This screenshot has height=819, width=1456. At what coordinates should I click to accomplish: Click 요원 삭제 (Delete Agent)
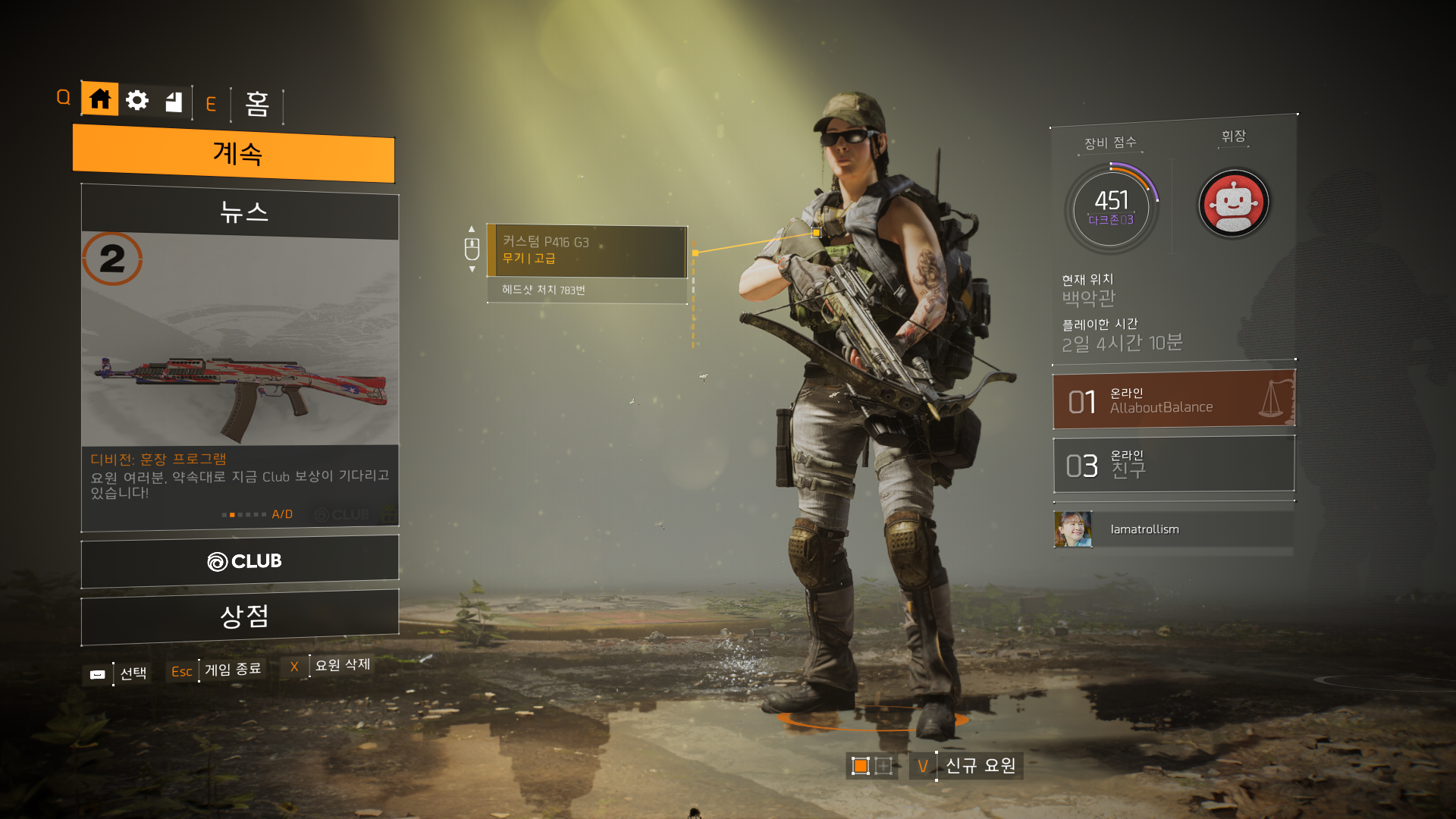pyautogui.click(x=342, y=665)
